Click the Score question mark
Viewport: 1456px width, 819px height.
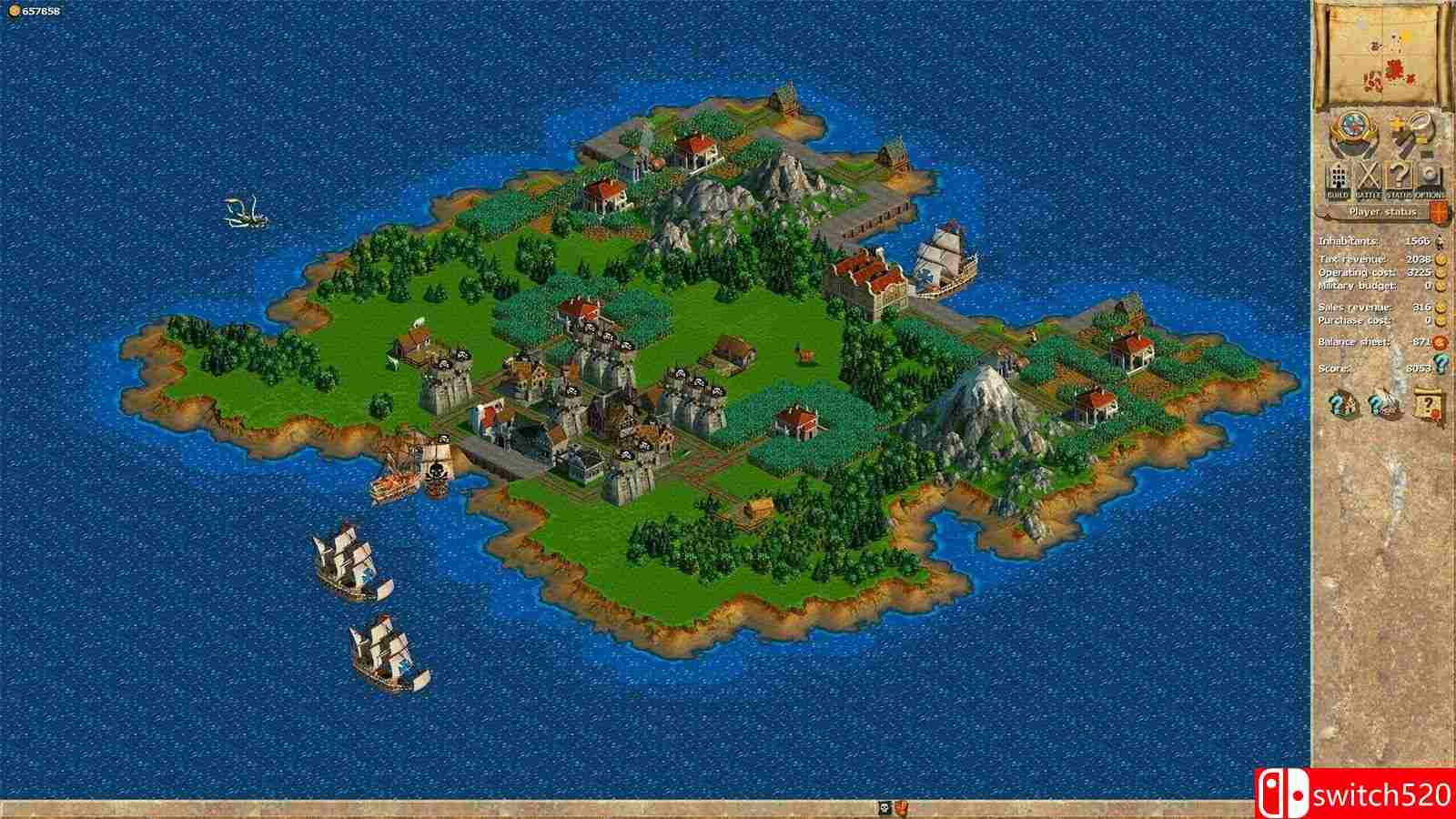pos(1441,363)
